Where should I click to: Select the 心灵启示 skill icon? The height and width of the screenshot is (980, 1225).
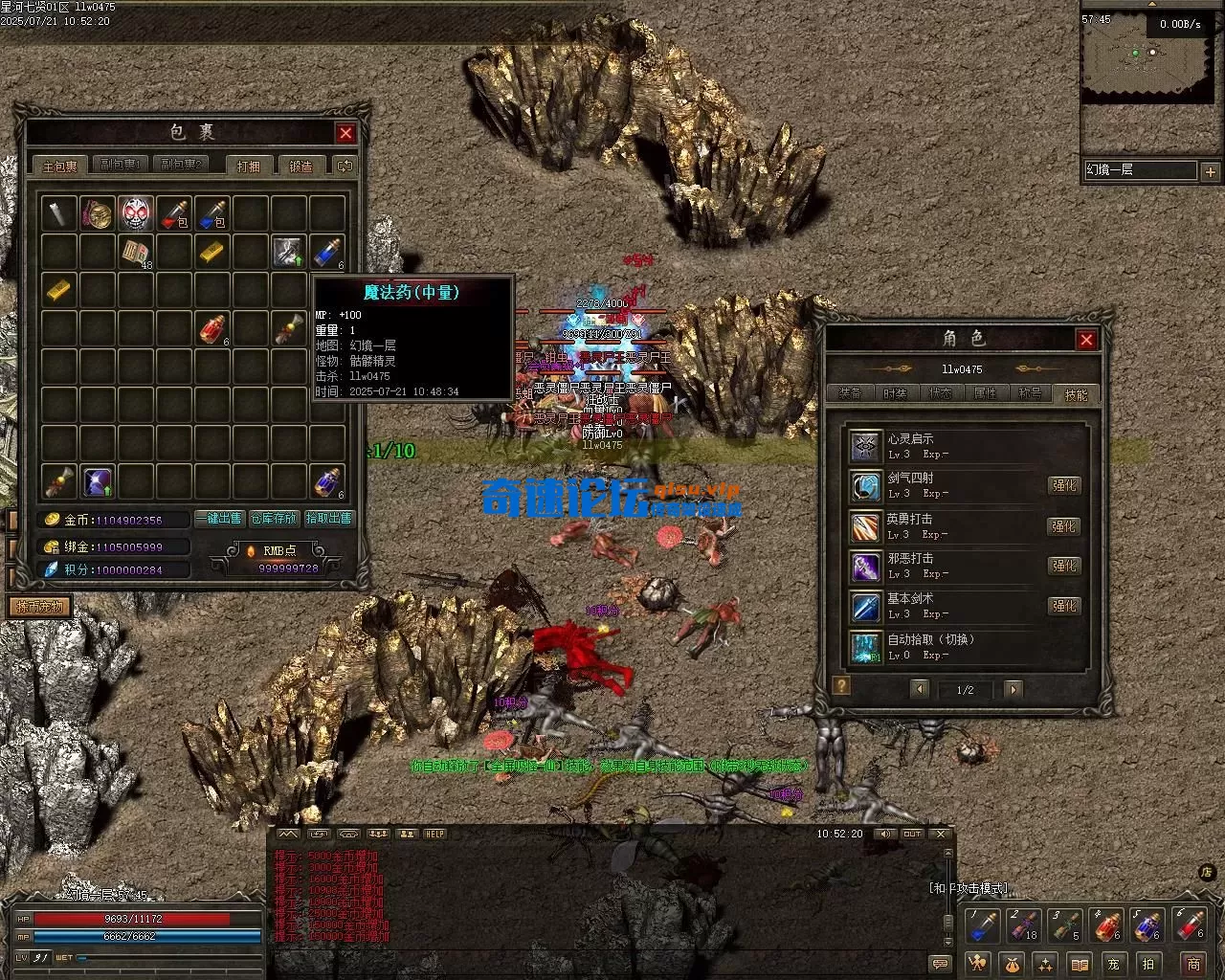(866, 446)
